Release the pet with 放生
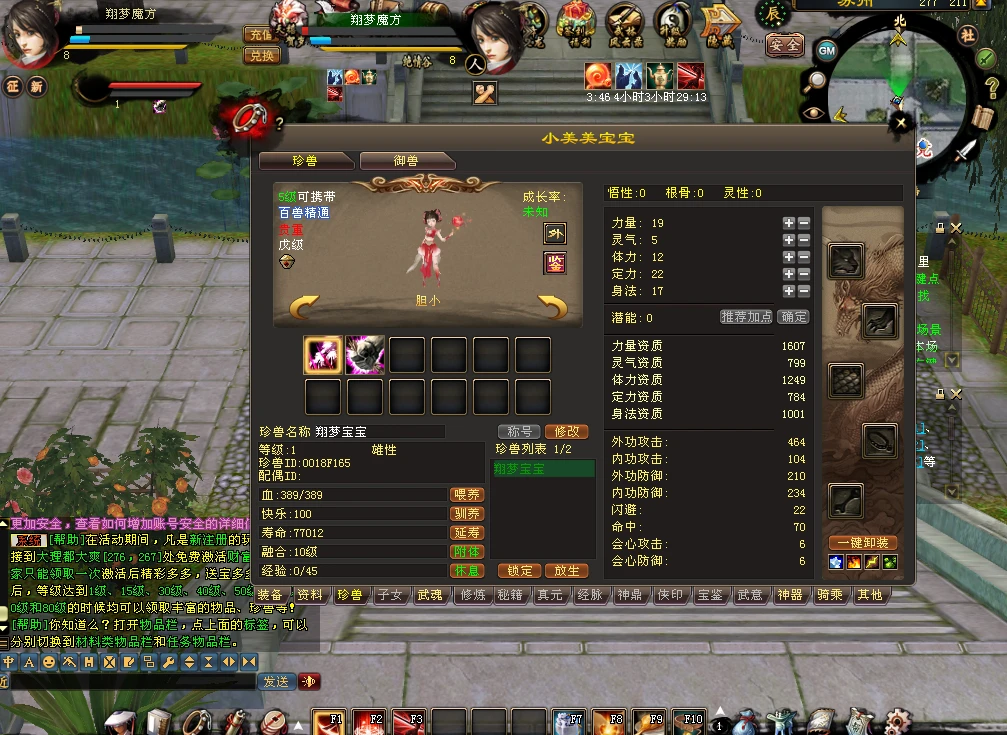 coord(566,571)
